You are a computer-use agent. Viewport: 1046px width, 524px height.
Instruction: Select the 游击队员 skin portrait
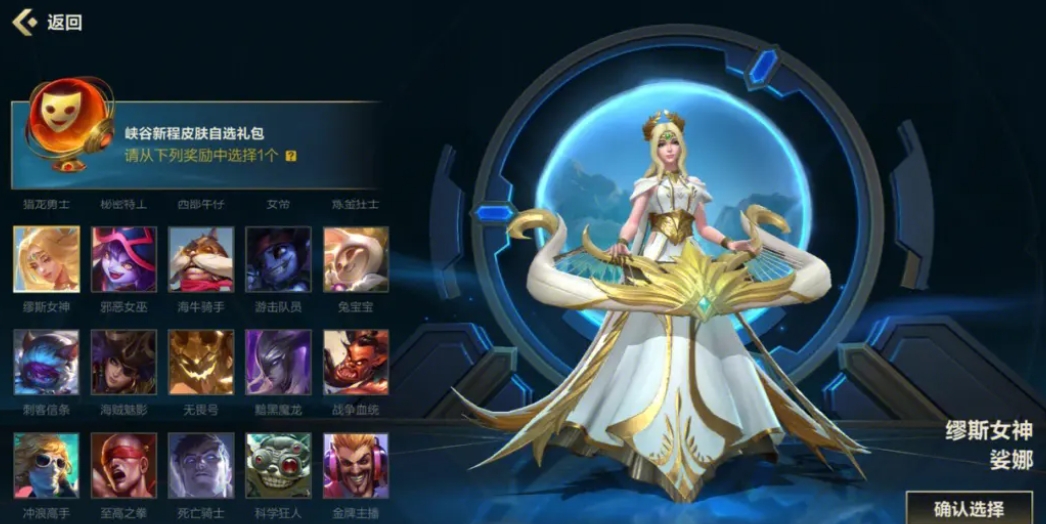click(278, 259)
